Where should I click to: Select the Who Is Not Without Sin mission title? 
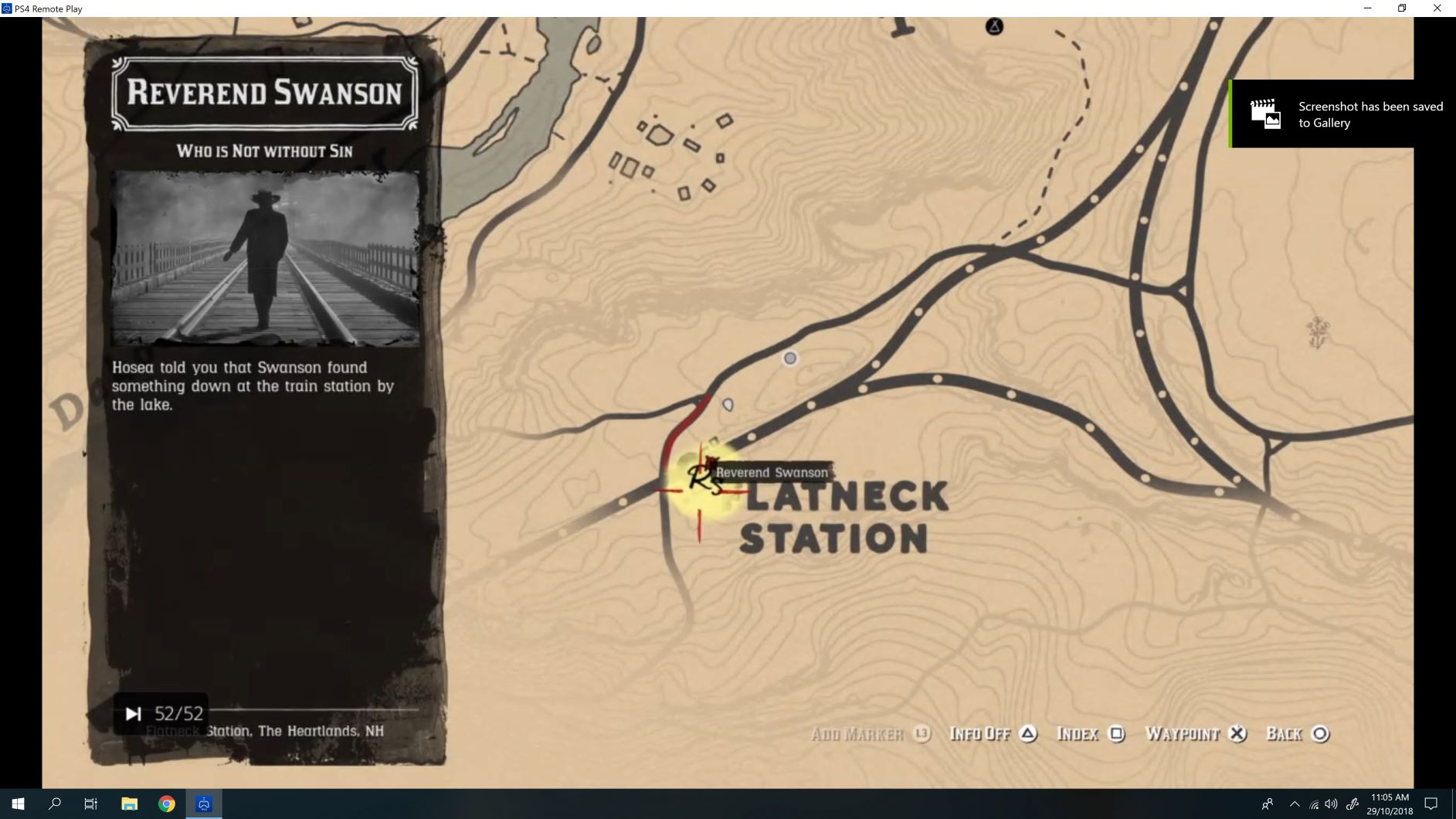click(x=265, y=151)
